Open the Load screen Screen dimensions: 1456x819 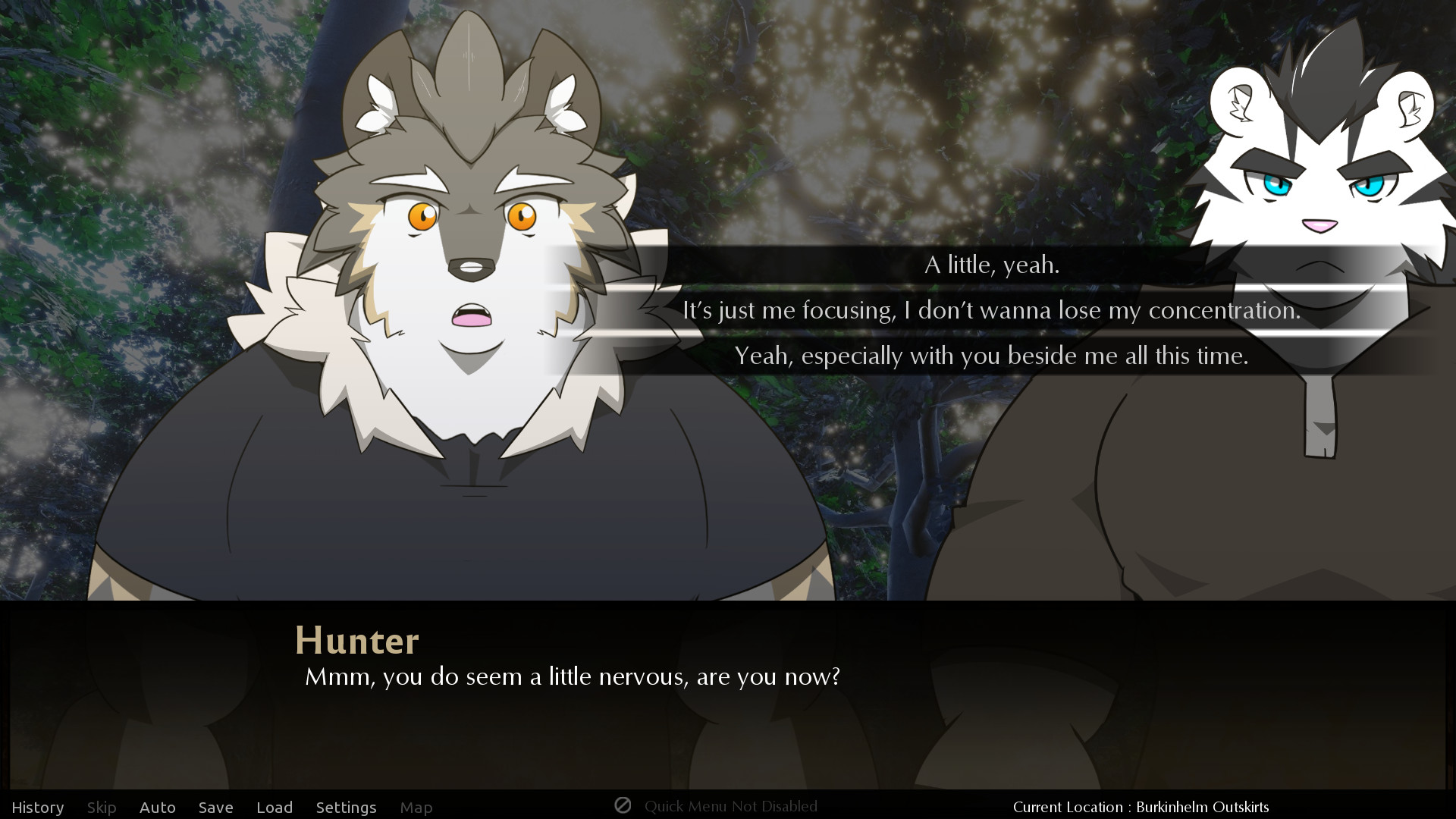tap(275, 807)
